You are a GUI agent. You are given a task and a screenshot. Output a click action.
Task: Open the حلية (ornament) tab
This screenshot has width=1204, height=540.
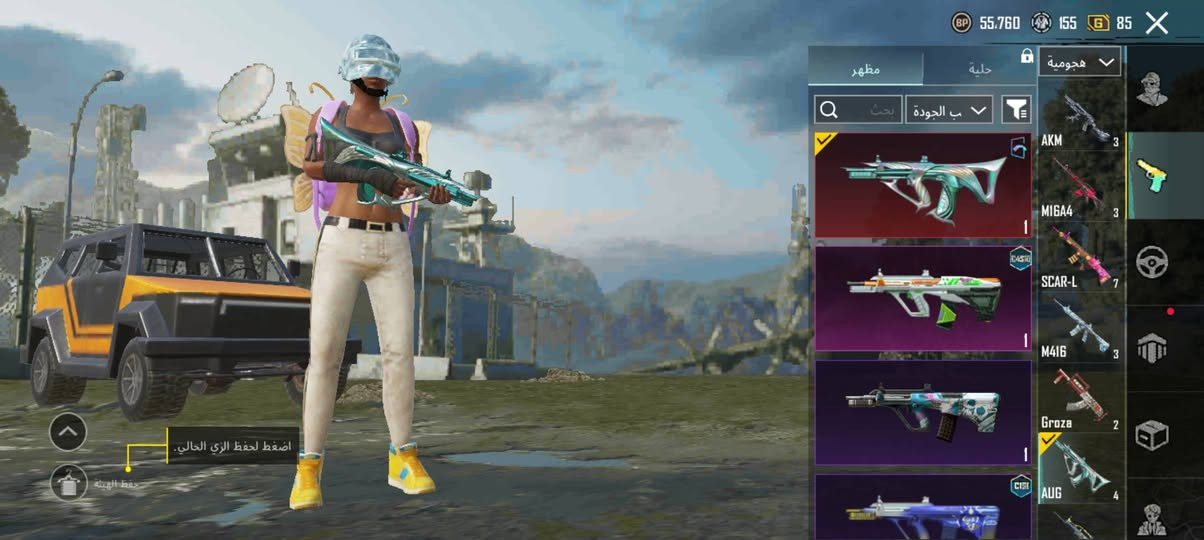(x=979, y=69)
